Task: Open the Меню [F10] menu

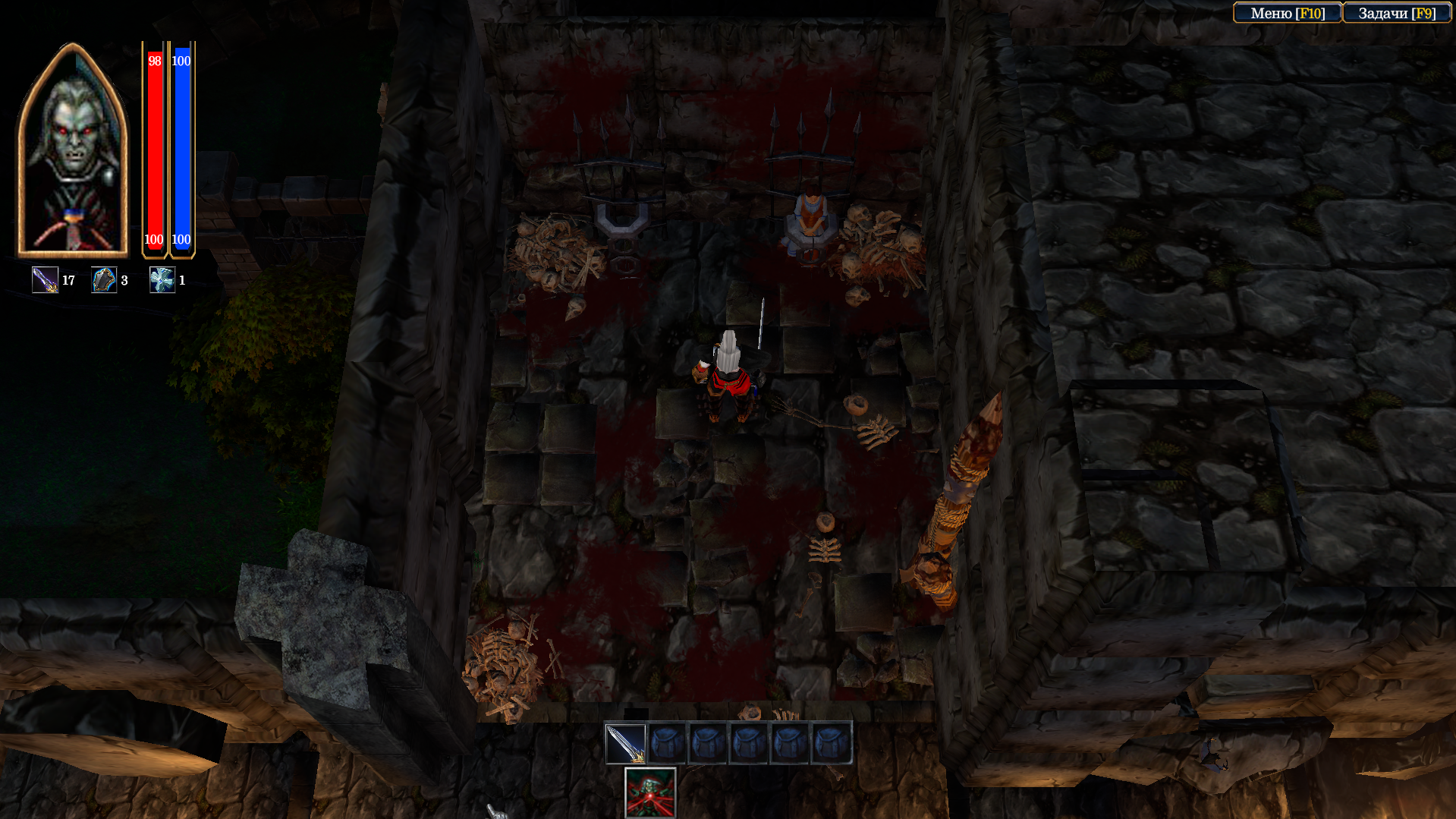Action: point(1288,13)
